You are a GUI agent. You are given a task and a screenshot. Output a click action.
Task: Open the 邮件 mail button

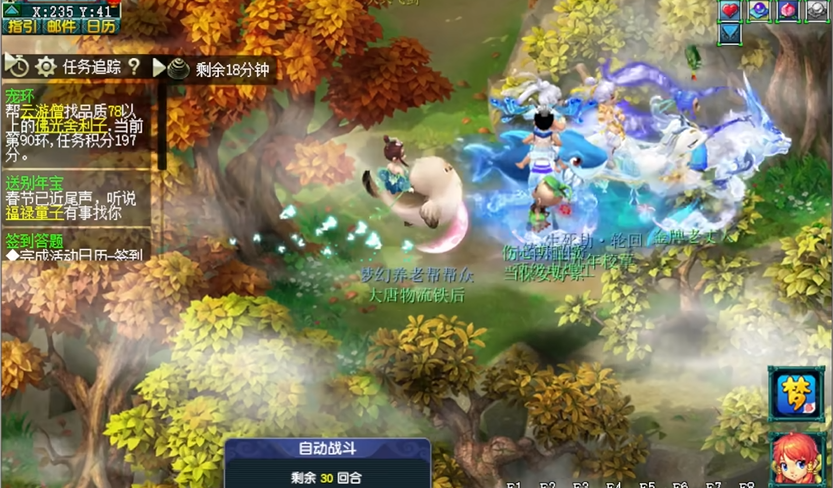[x=61, y=26]
